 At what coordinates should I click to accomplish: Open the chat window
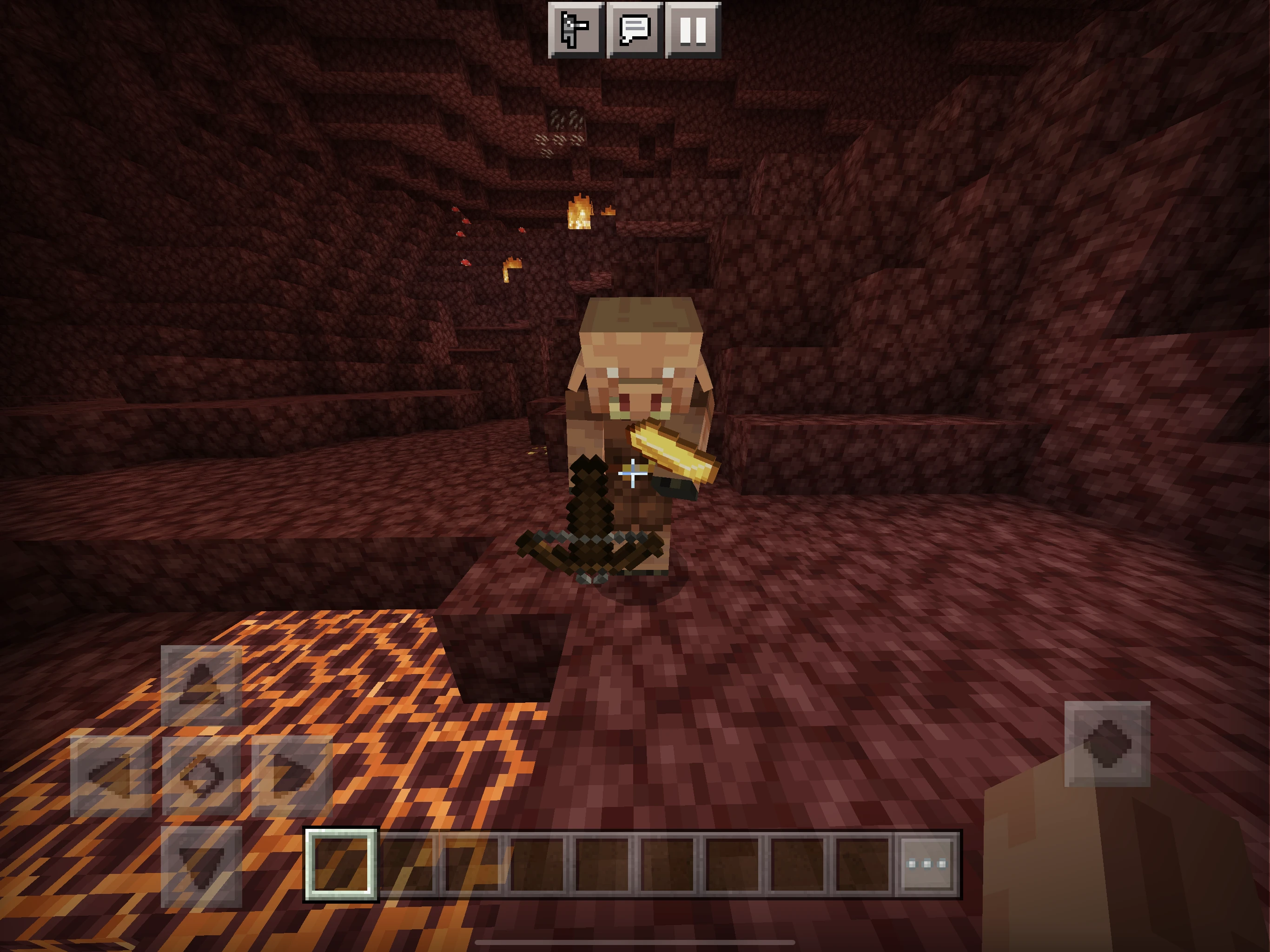(635, 29)
